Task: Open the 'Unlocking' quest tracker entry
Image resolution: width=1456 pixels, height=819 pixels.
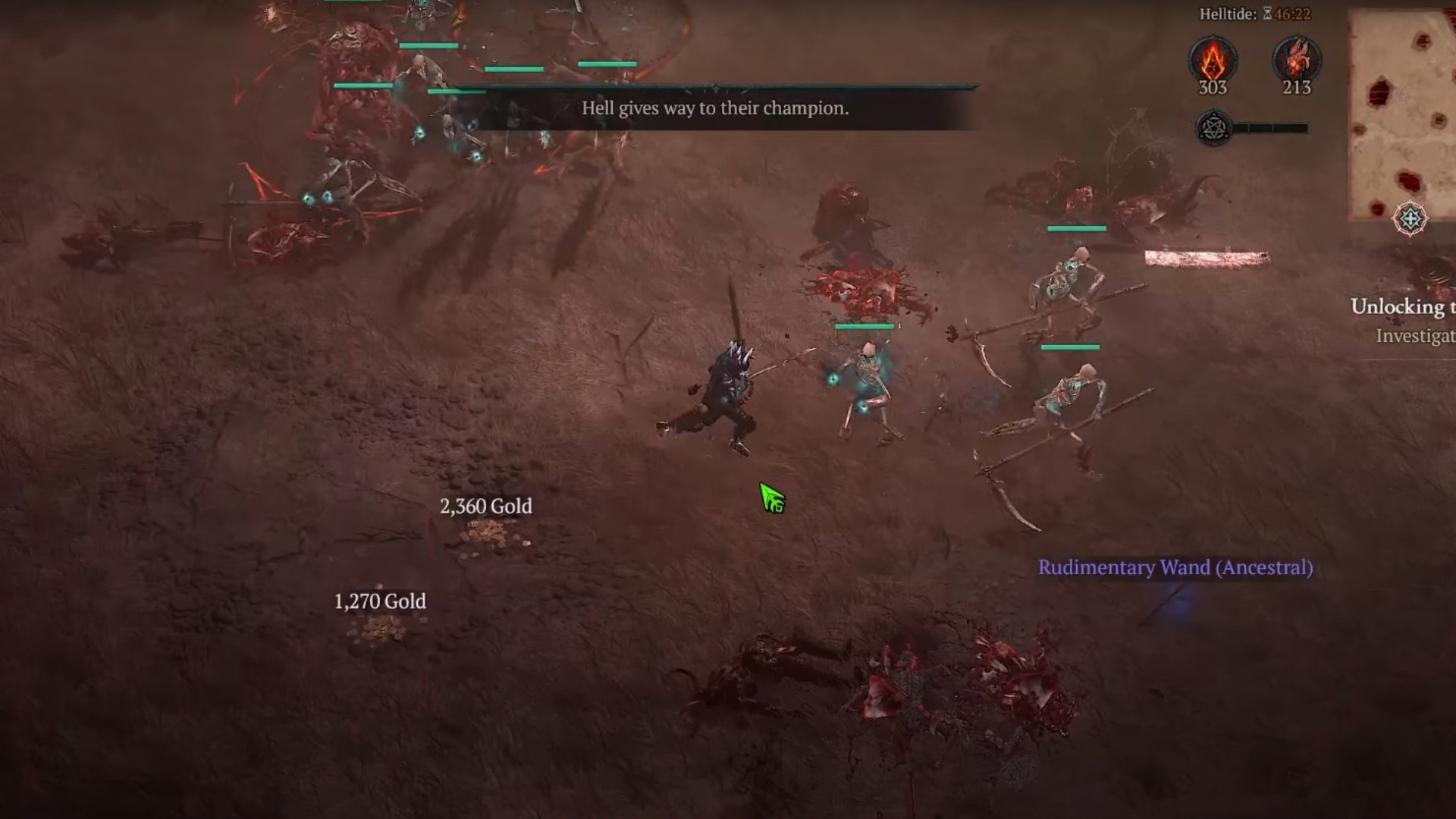Action: (1403, 306)
